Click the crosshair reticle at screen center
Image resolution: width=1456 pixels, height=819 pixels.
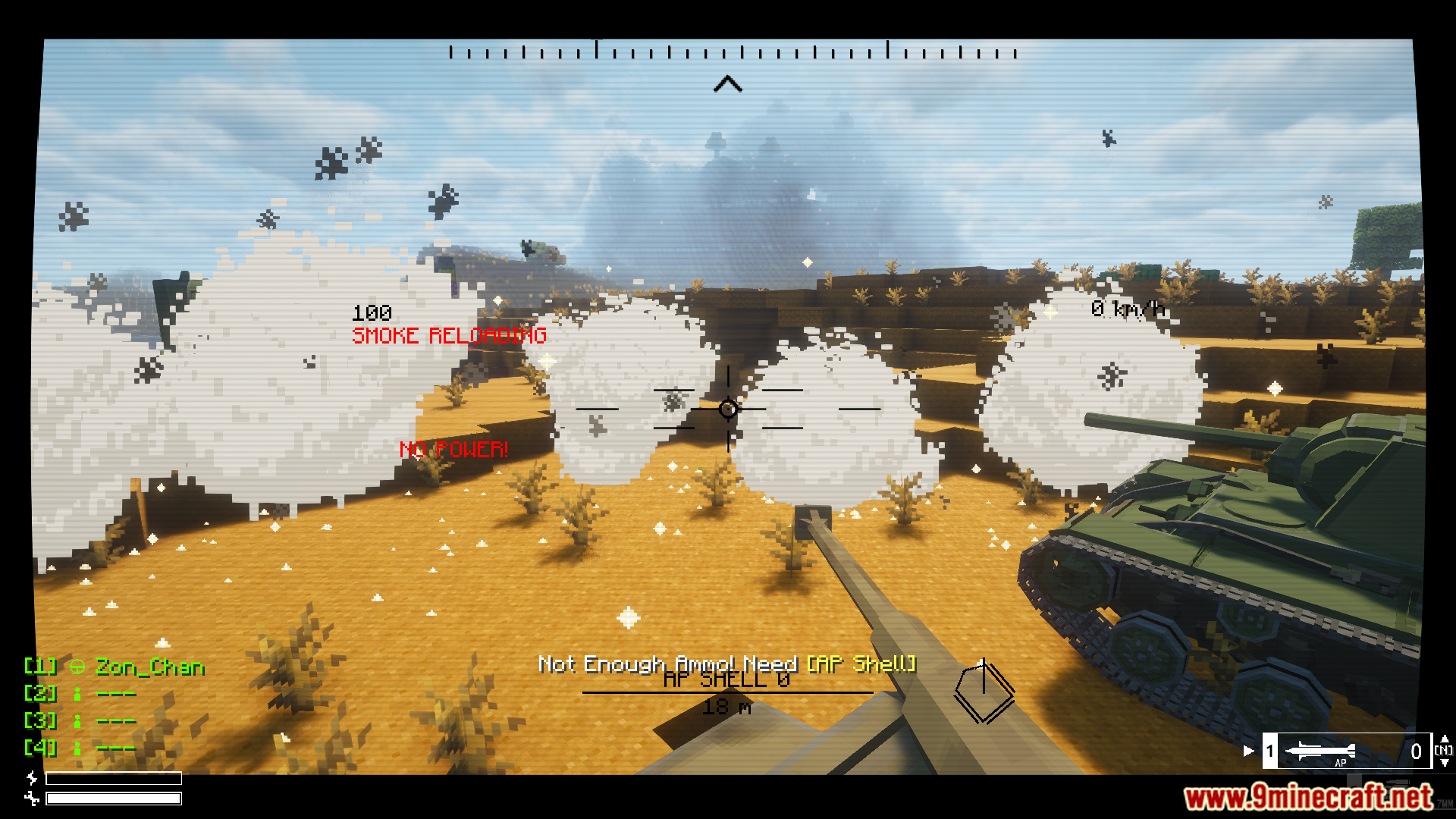point(728,409)
